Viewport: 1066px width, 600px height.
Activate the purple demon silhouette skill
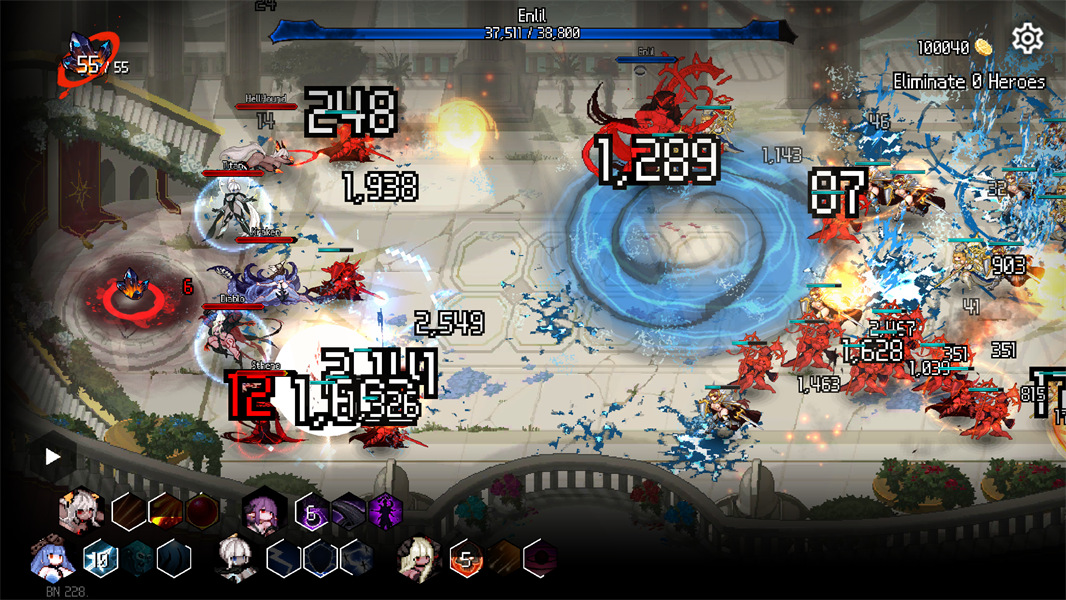385,512
